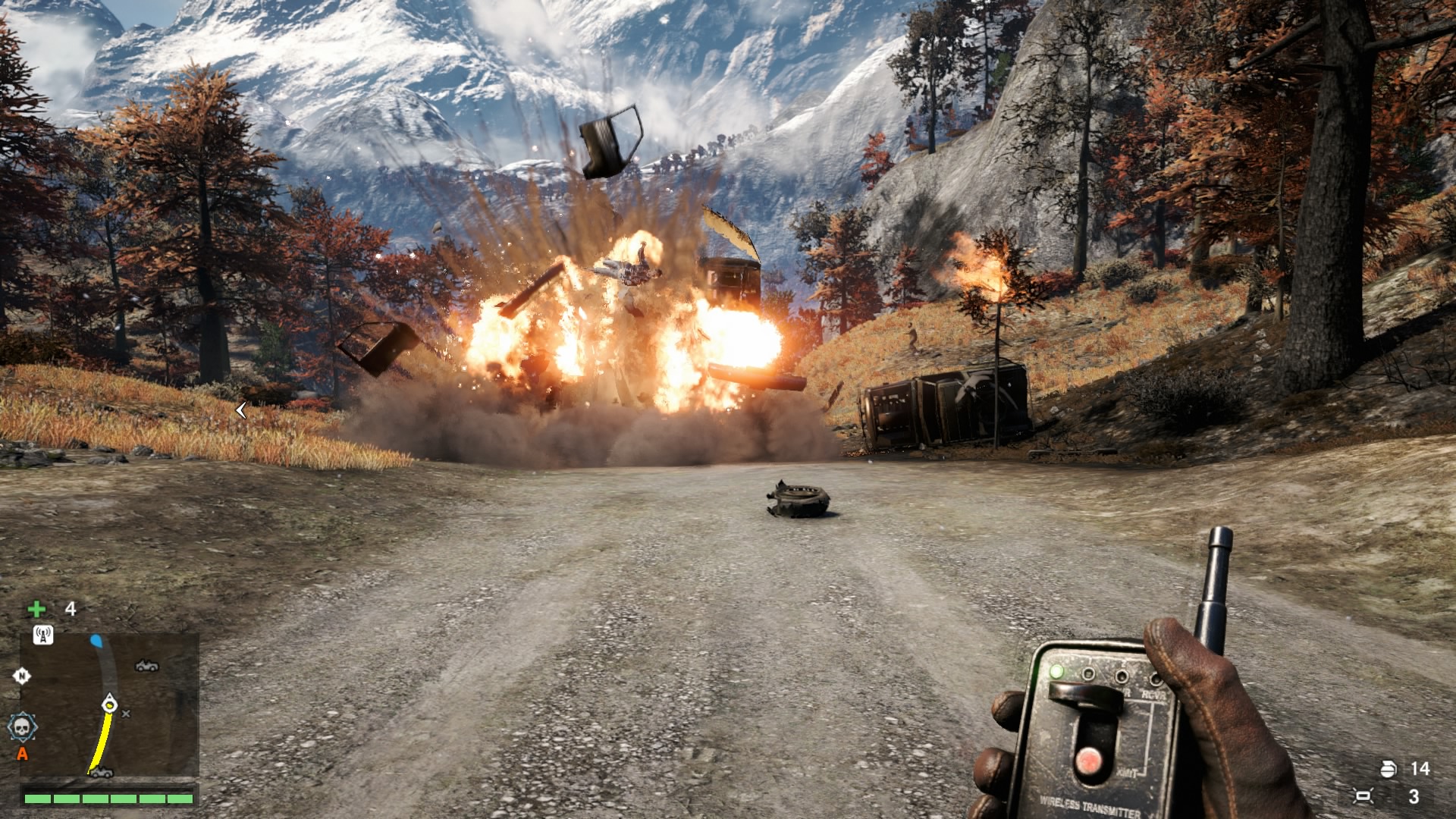Select the green healing syringe cross icon
The height and width of the screenshot is (819, 1456).
(x=36, y=609)
